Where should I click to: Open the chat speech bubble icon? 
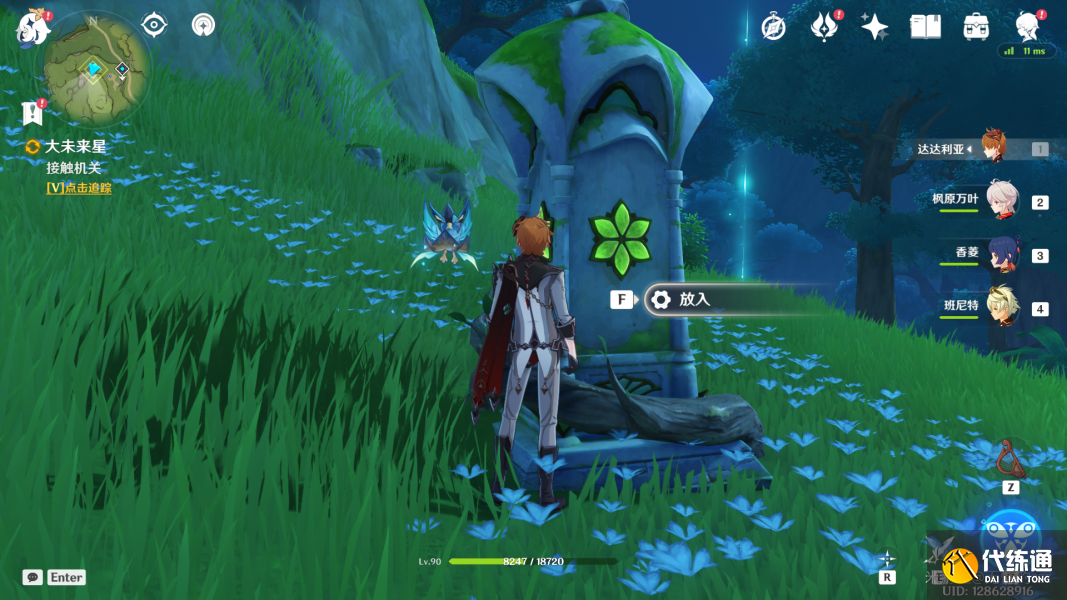click(x=32, y=577)
